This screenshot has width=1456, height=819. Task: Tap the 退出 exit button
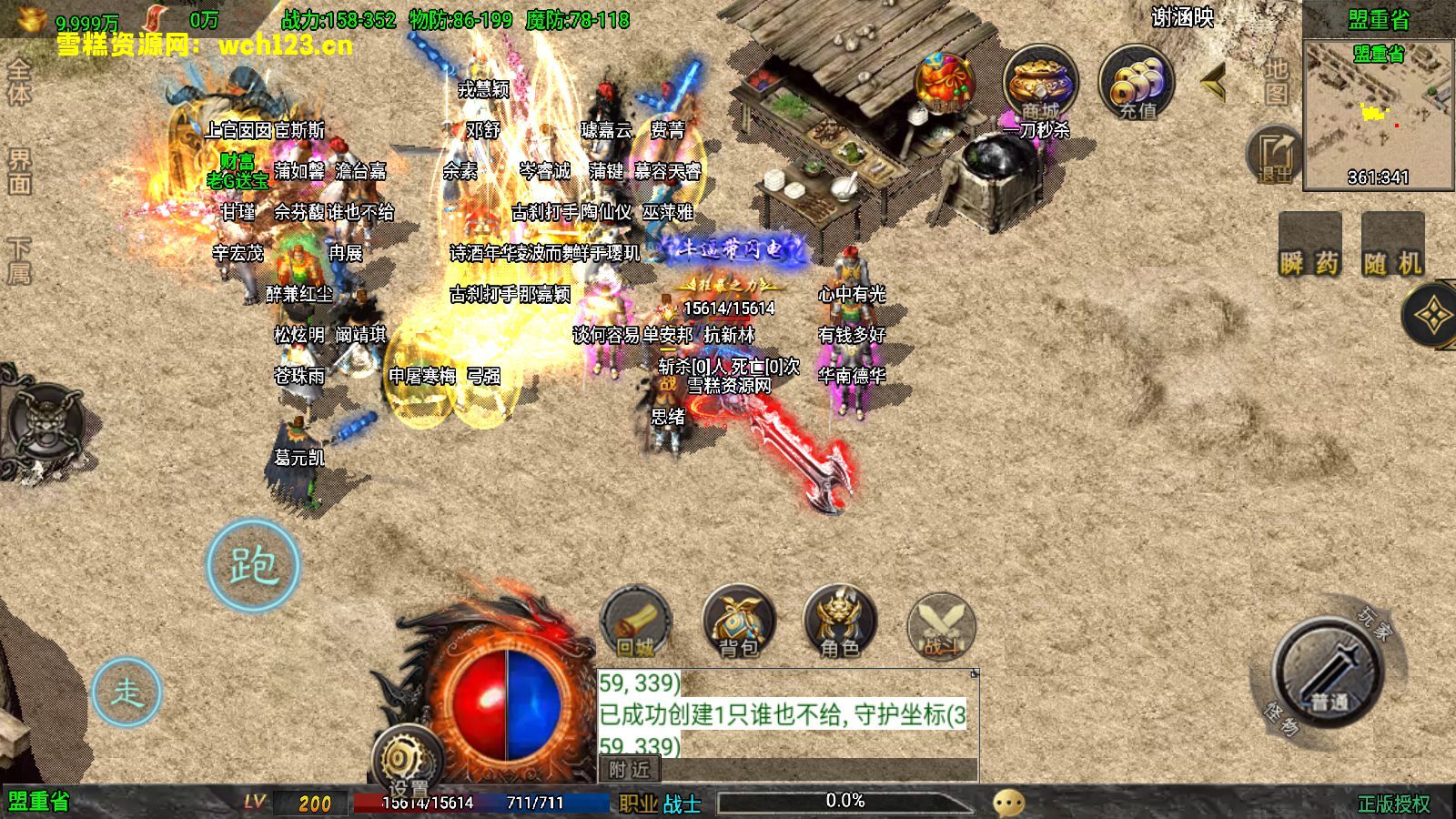pyautogui.click(x=1274, y=155)
